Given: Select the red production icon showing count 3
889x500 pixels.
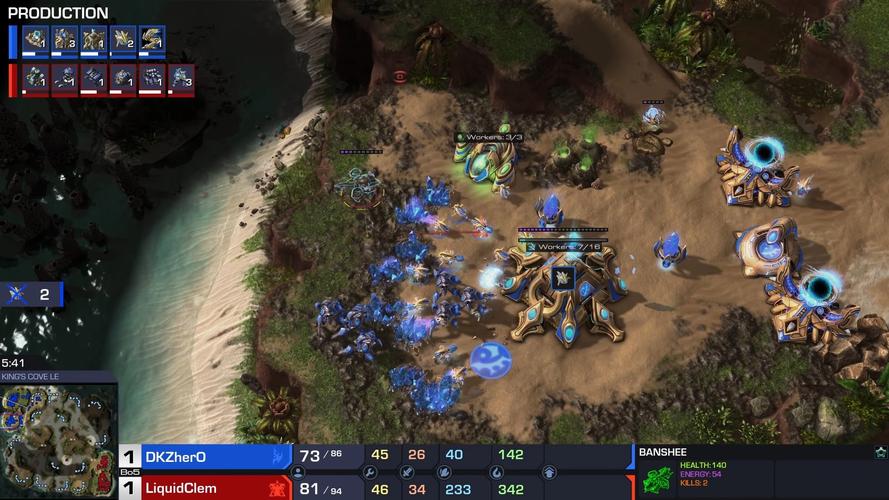Looking at the screenshot, I should 181,78.
